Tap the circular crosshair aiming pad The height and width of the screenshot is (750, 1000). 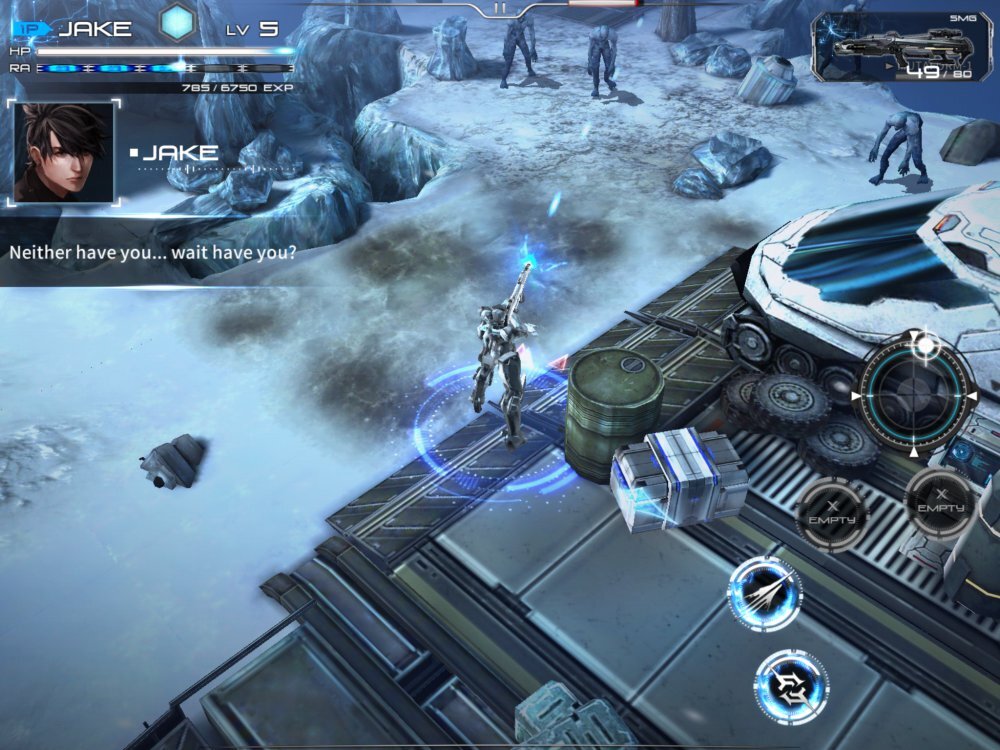(x=915, y=393)
